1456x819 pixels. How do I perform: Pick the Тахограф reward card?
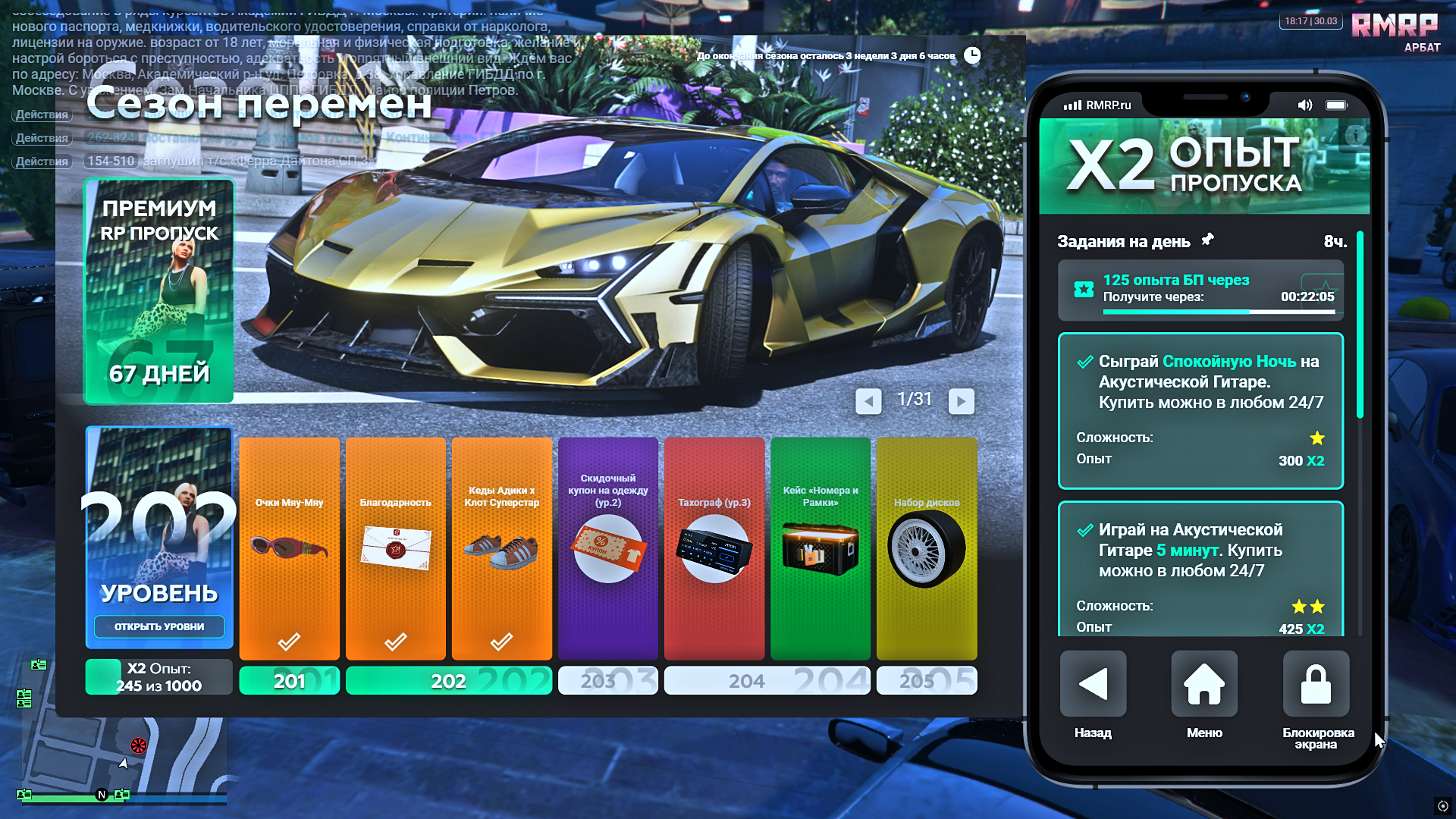[714, 548]
